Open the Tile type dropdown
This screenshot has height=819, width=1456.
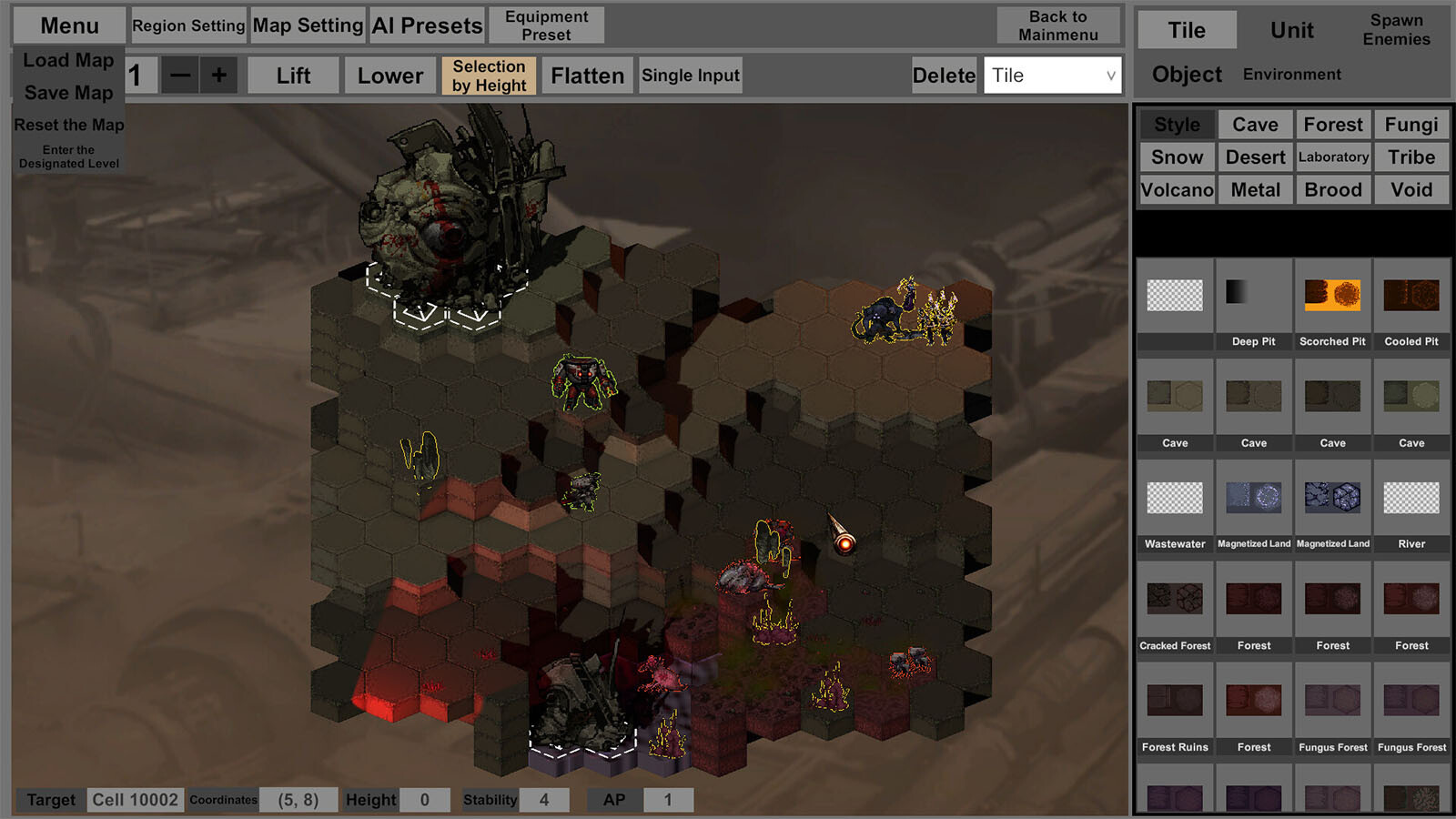point(1052,76)
